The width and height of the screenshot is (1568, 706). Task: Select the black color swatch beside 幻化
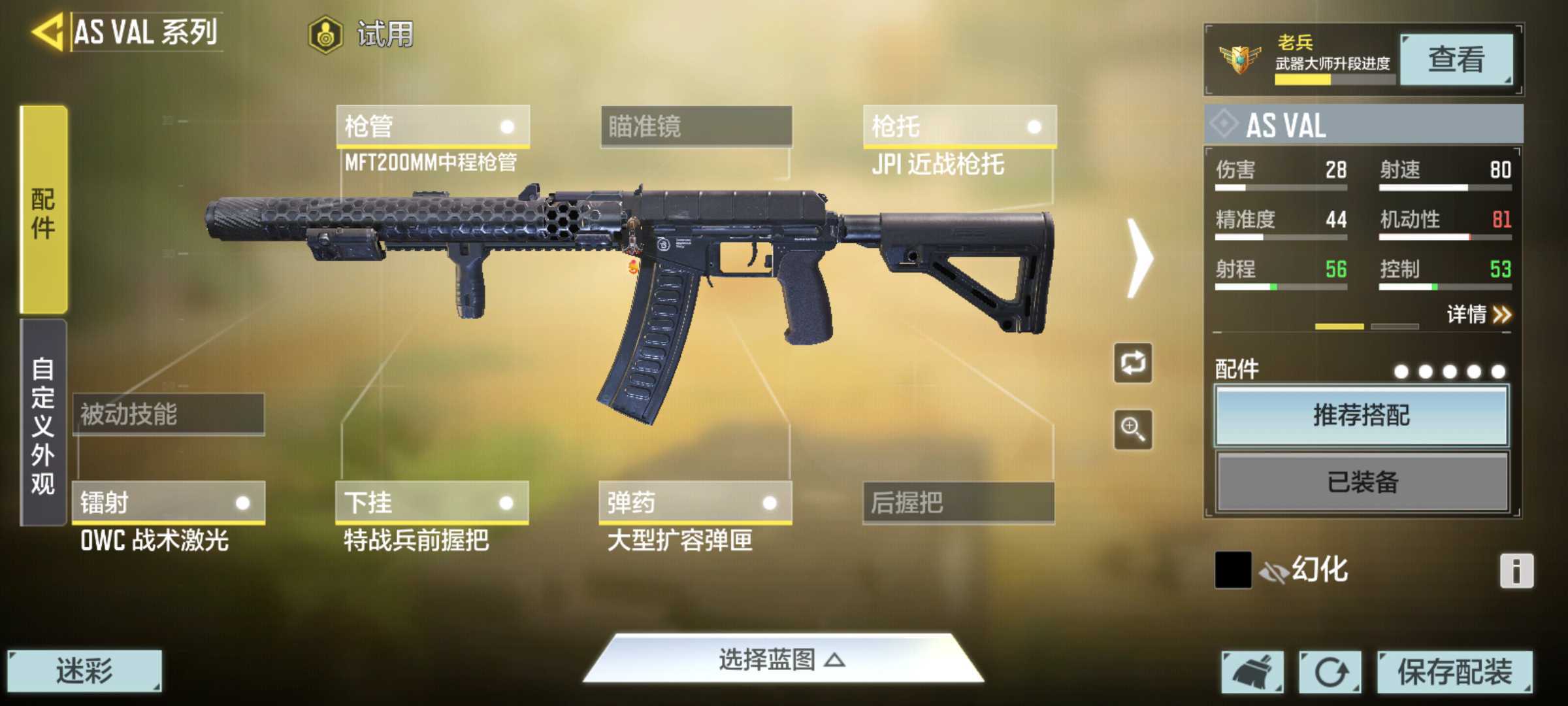coord(1232,569)
